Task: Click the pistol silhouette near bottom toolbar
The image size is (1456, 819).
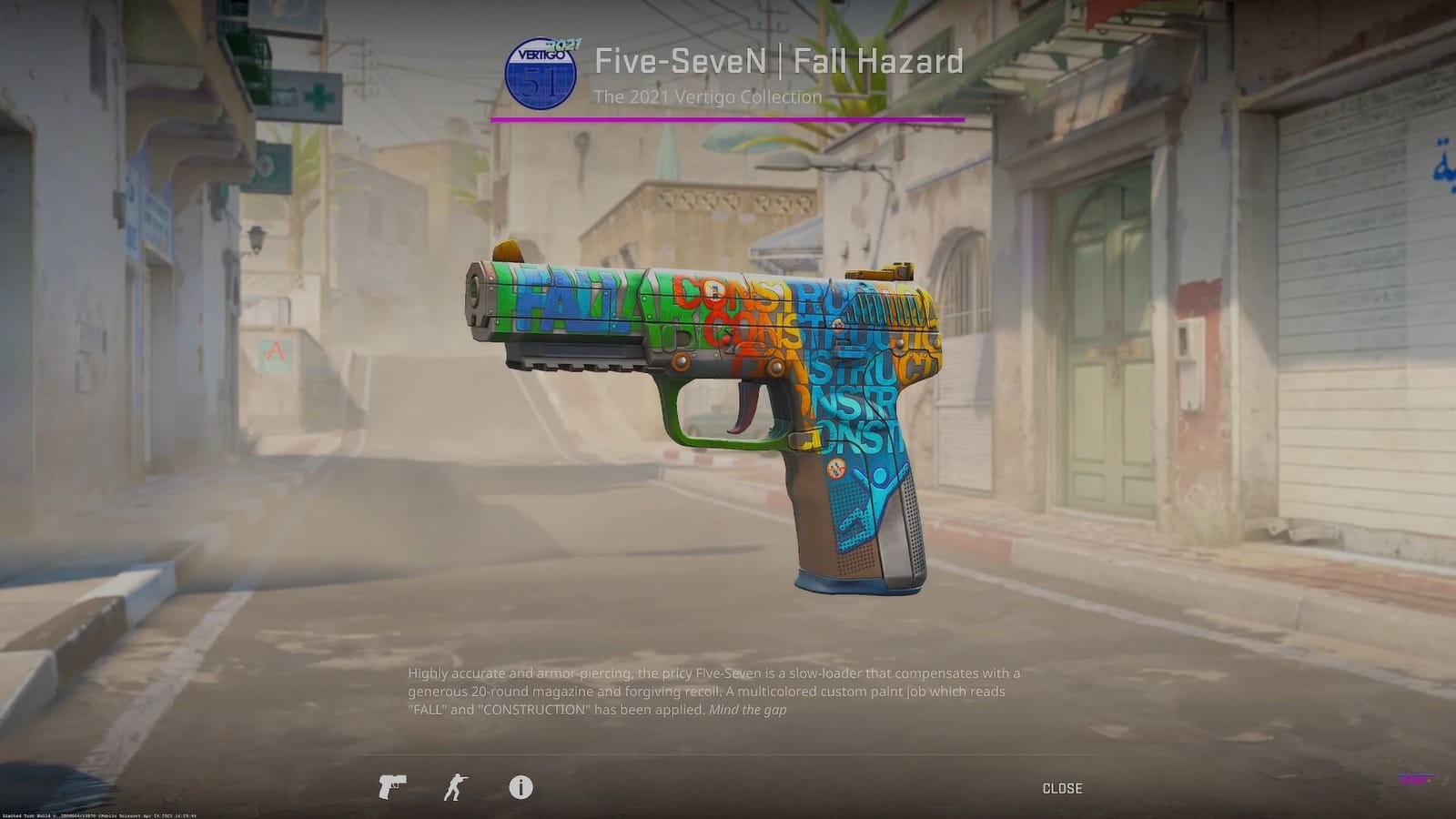Action: click(391, 786)
